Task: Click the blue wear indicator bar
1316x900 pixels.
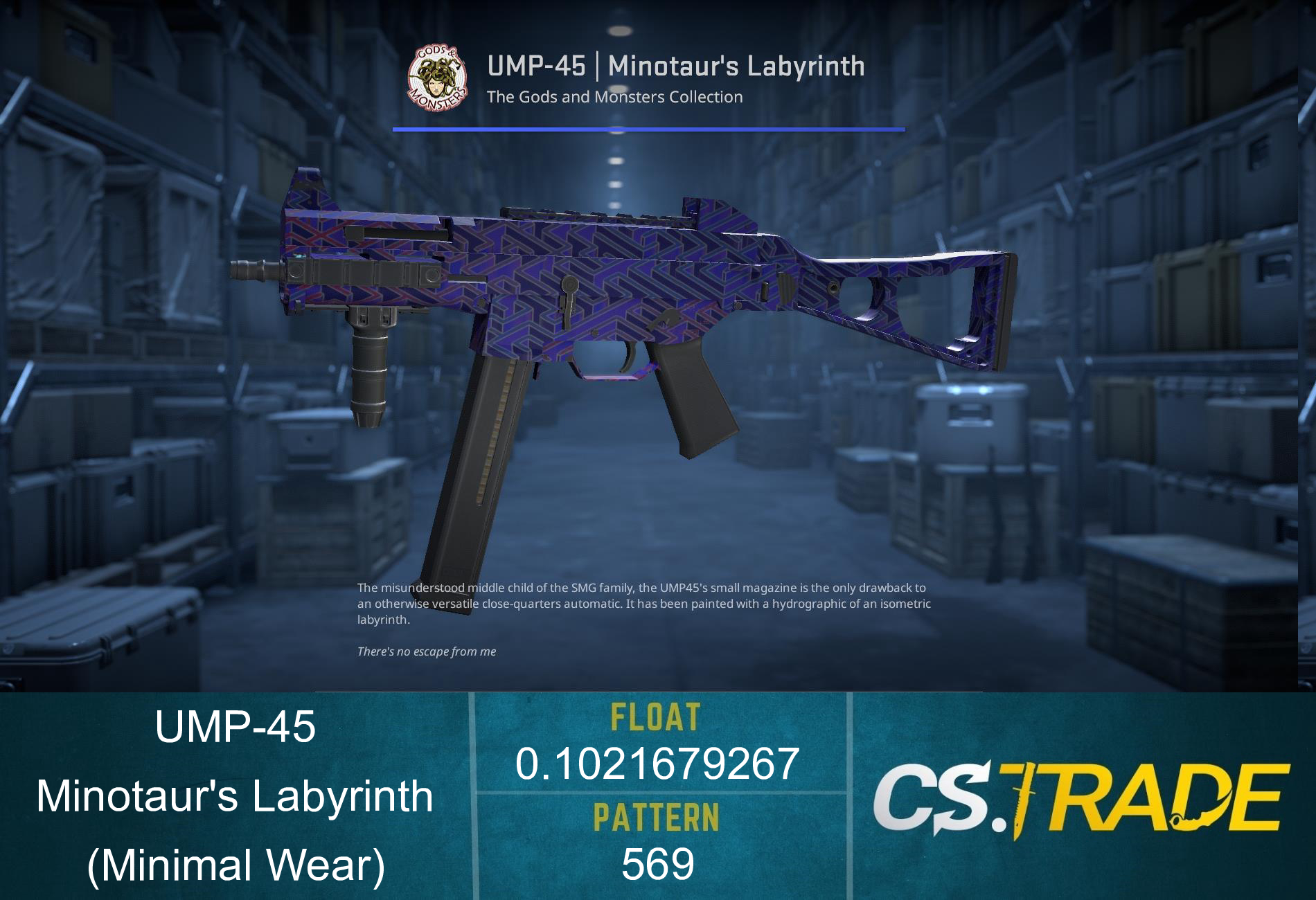Action: tap(648, 129)
